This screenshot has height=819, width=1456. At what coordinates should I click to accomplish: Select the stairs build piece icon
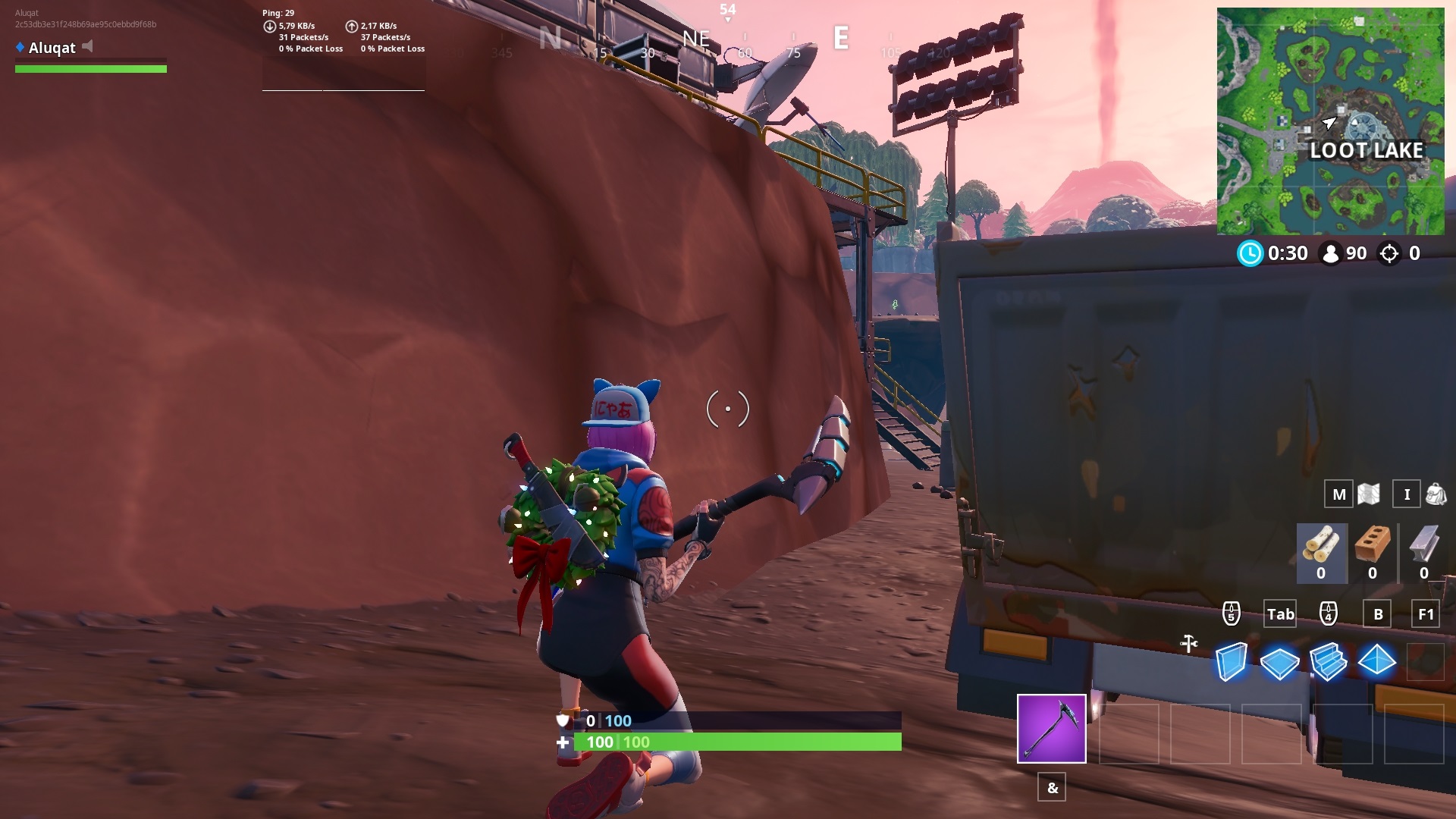(x=1329, y=662)
